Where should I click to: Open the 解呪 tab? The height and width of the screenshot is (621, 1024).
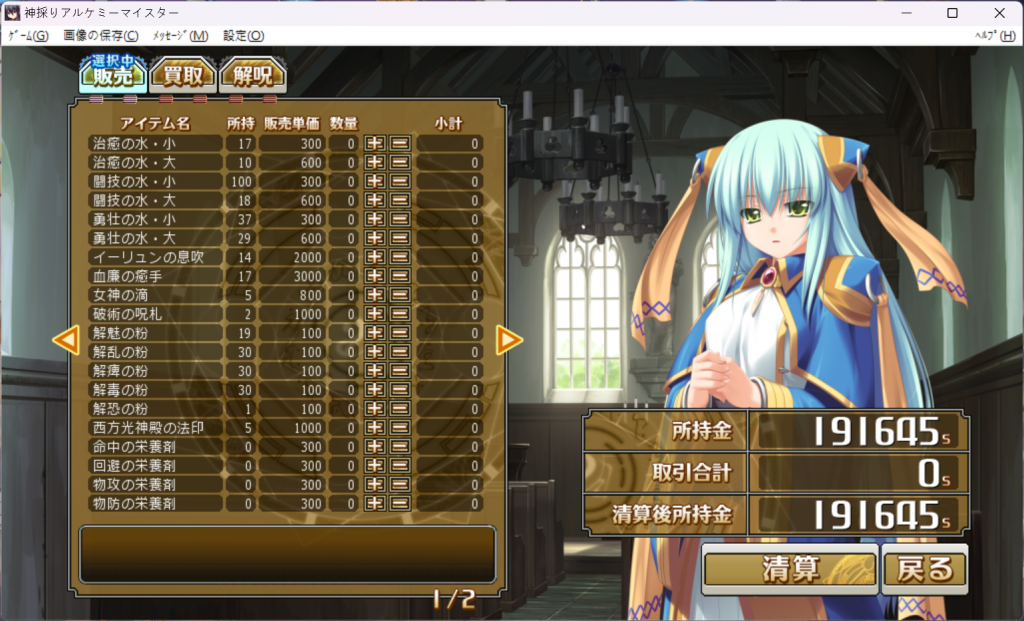[x=252, y=75]
